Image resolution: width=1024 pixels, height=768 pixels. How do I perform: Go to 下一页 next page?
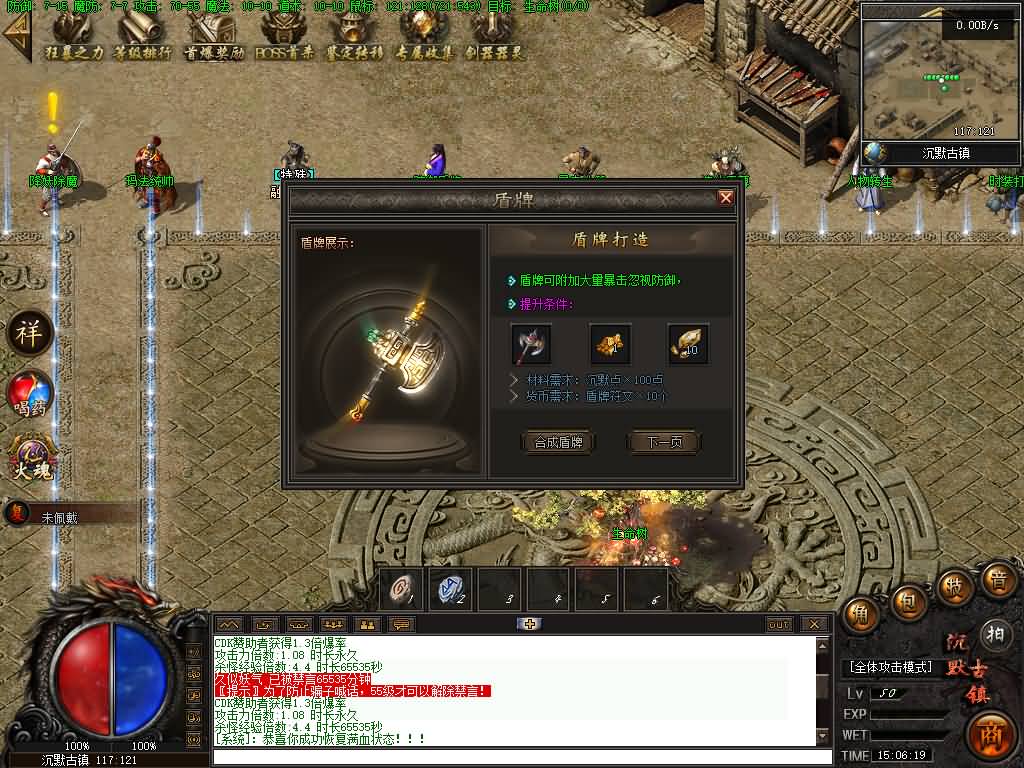click(664, 442)
